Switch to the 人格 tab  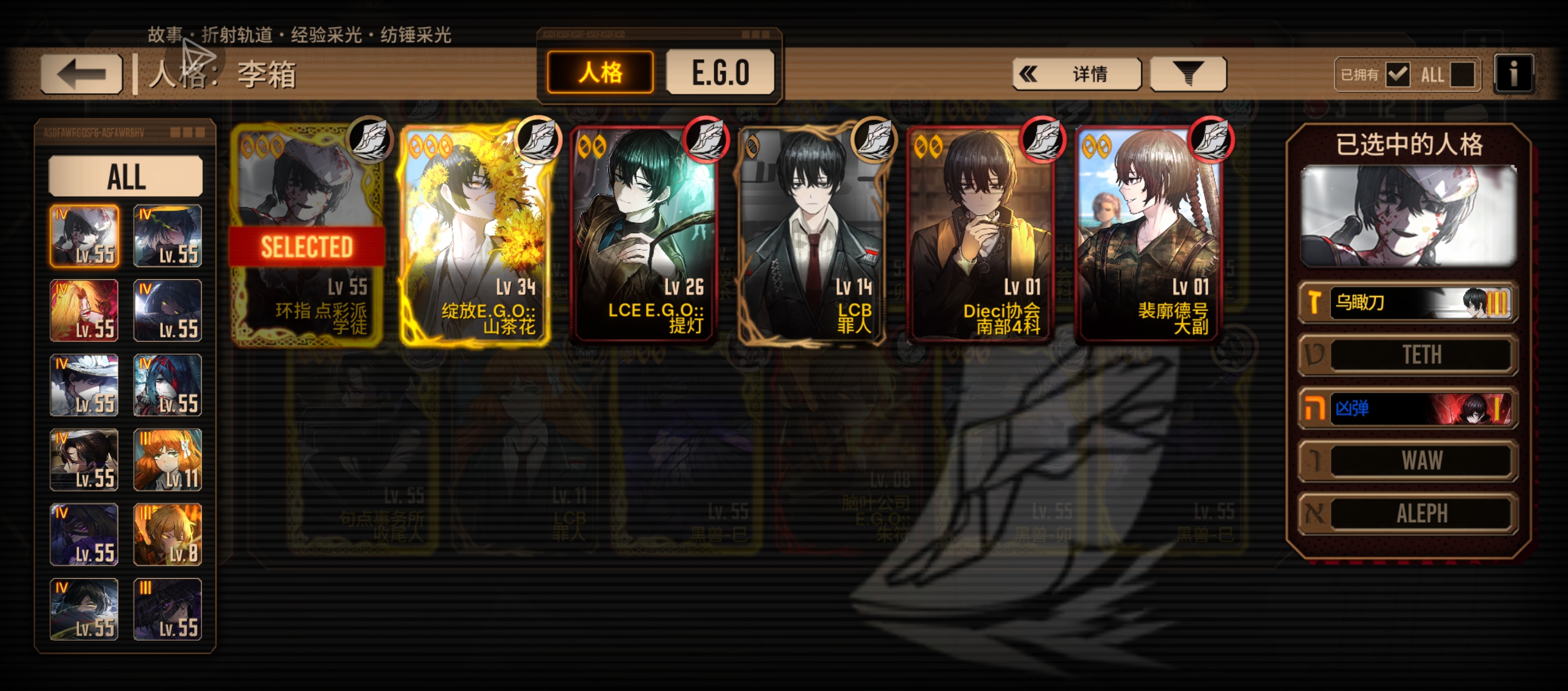coord(600,73)
